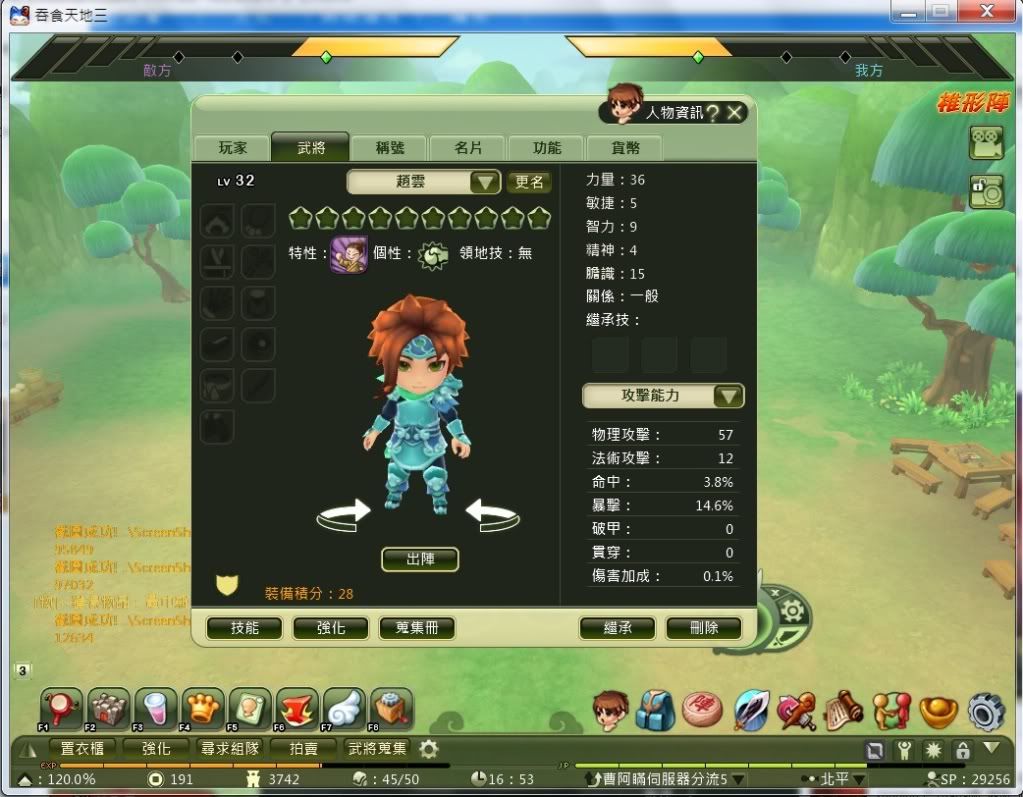Screen dimensions: 1023x797
Task: Open the 技能 skills panel
Action: [244, 628]
